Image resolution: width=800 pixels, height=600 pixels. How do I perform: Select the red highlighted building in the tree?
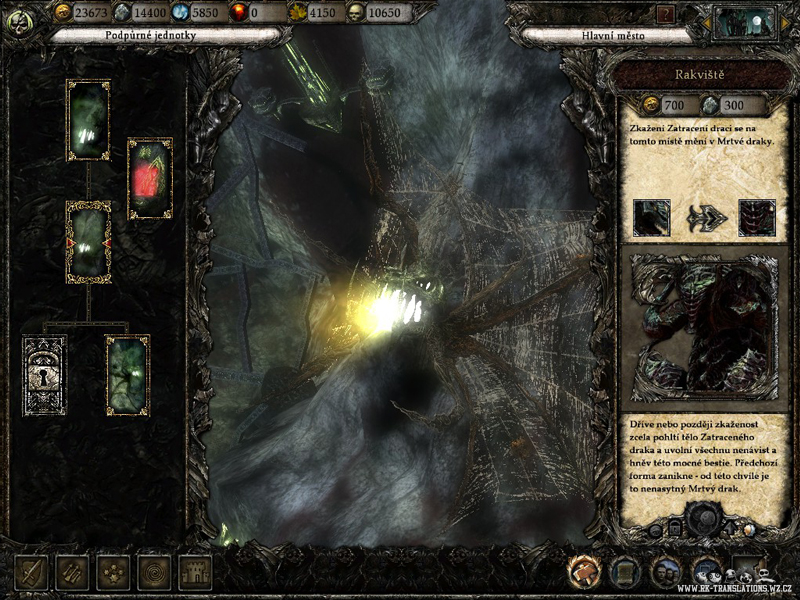[150, 178]
